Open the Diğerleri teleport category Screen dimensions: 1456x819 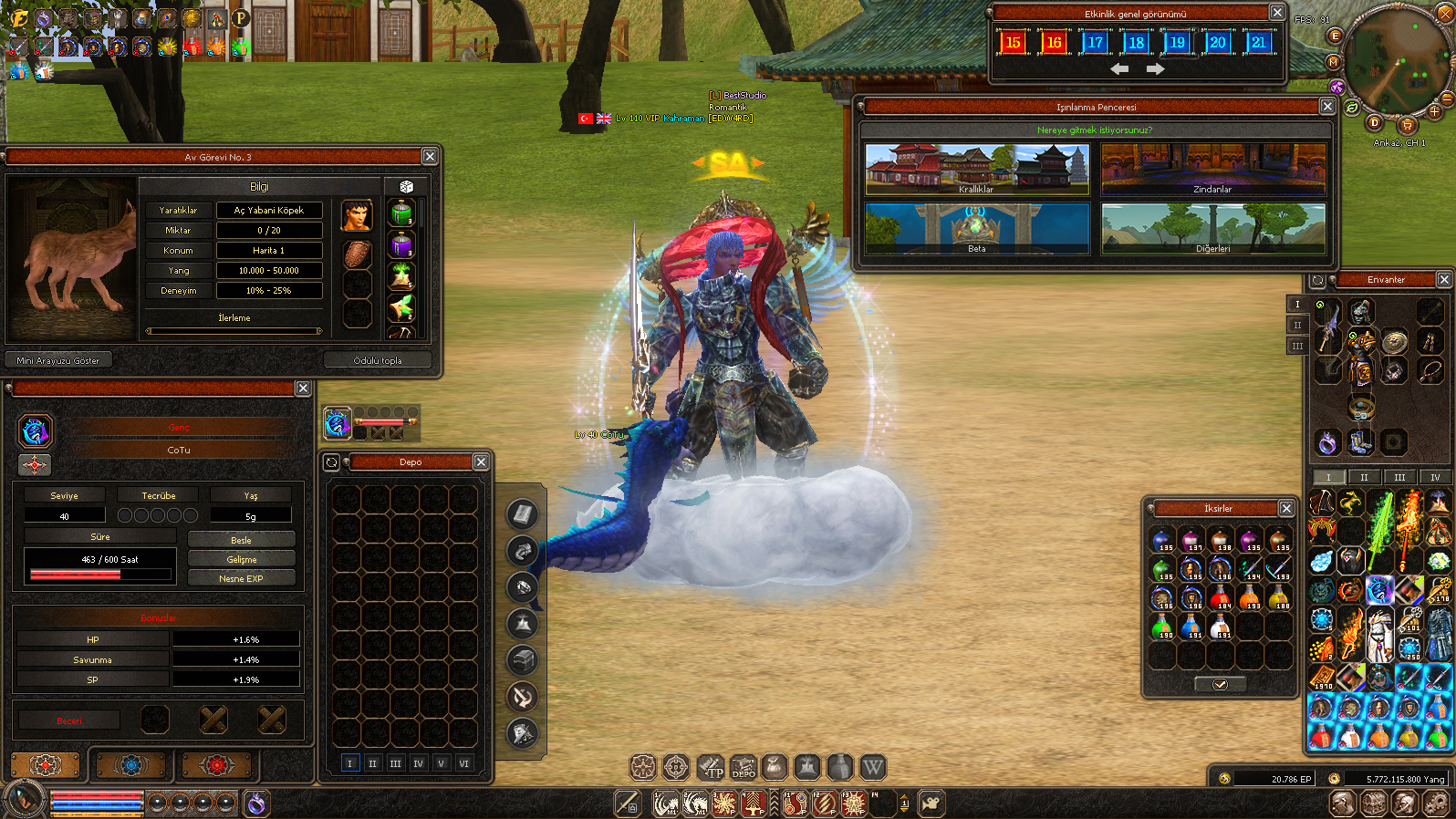point(1212,229)
